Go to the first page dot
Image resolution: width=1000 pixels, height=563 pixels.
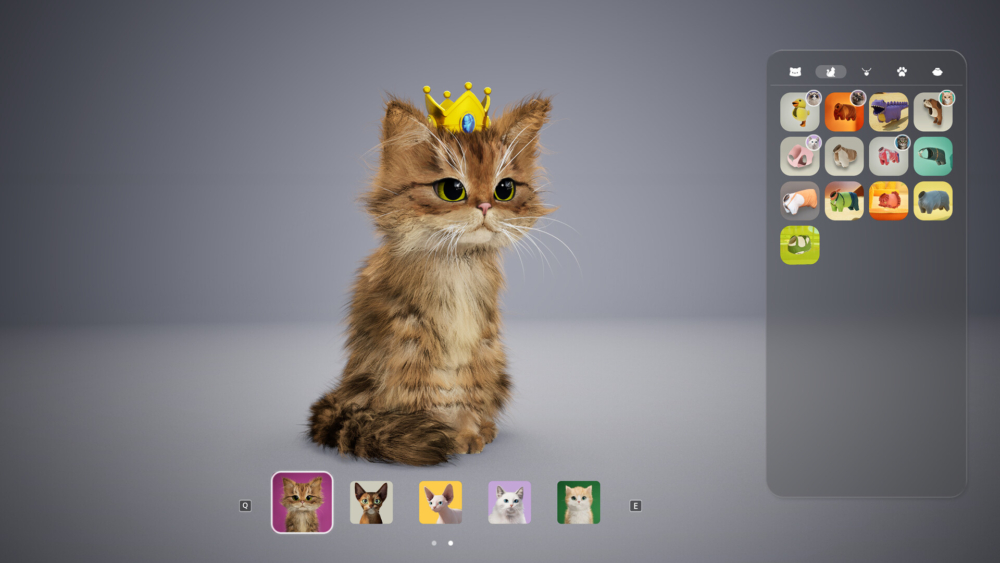(x=433, y=543)
